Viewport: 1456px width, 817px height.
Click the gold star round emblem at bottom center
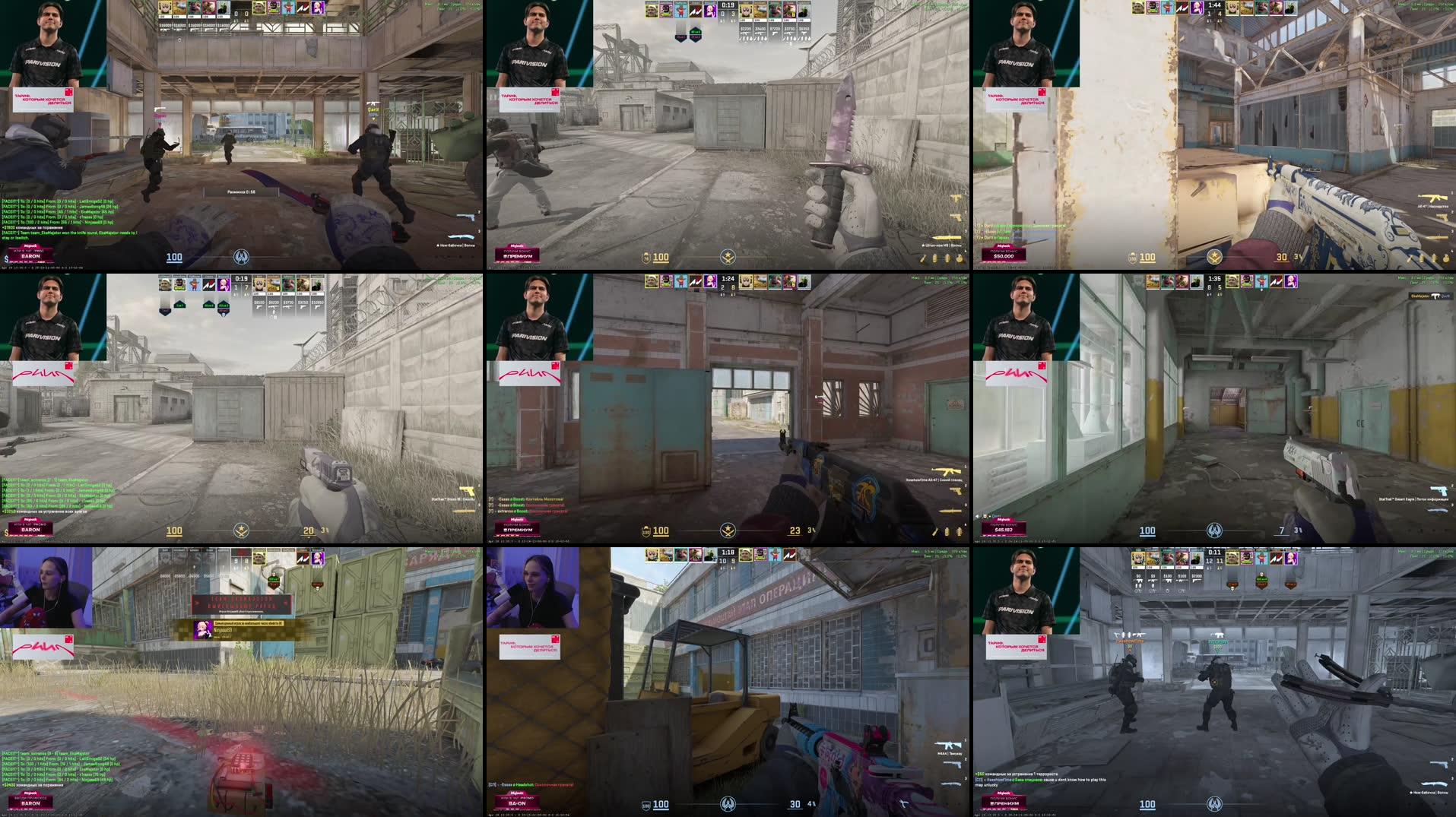[727, 531]
